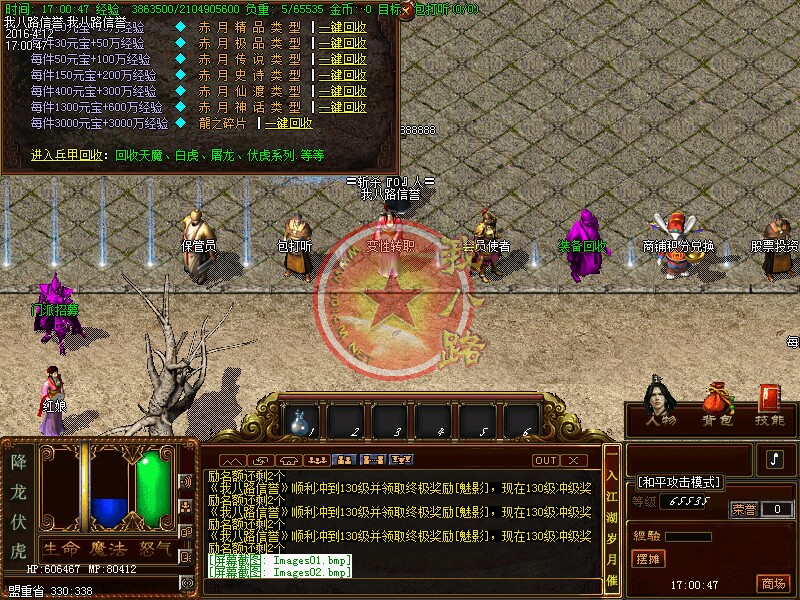Open the 进入兵甲回收 link
This screenshot has height=600, width=800.
pyautogui.click(x=66, y=155)
